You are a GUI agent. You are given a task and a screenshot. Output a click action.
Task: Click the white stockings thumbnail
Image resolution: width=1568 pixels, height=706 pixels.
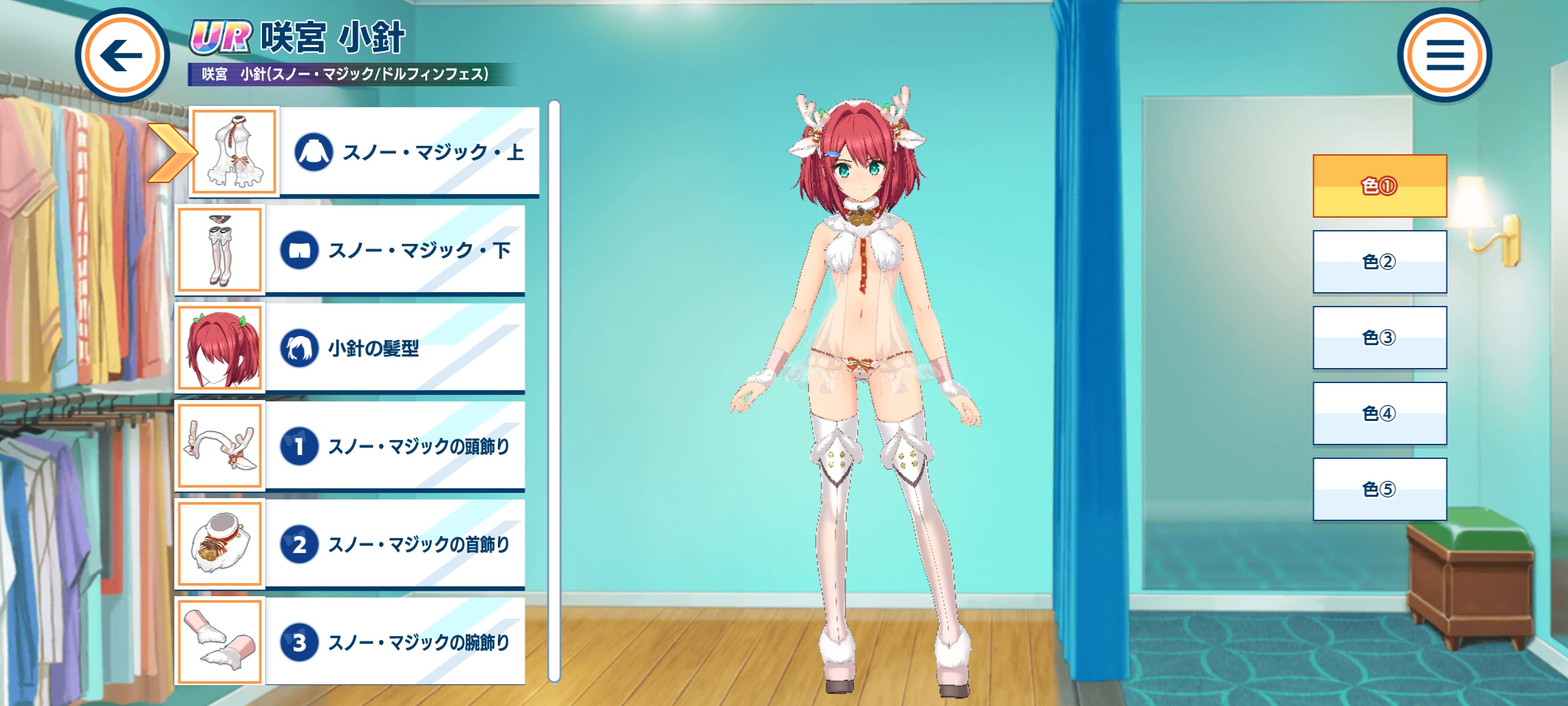pyautogui.click(x=220, y=250)
